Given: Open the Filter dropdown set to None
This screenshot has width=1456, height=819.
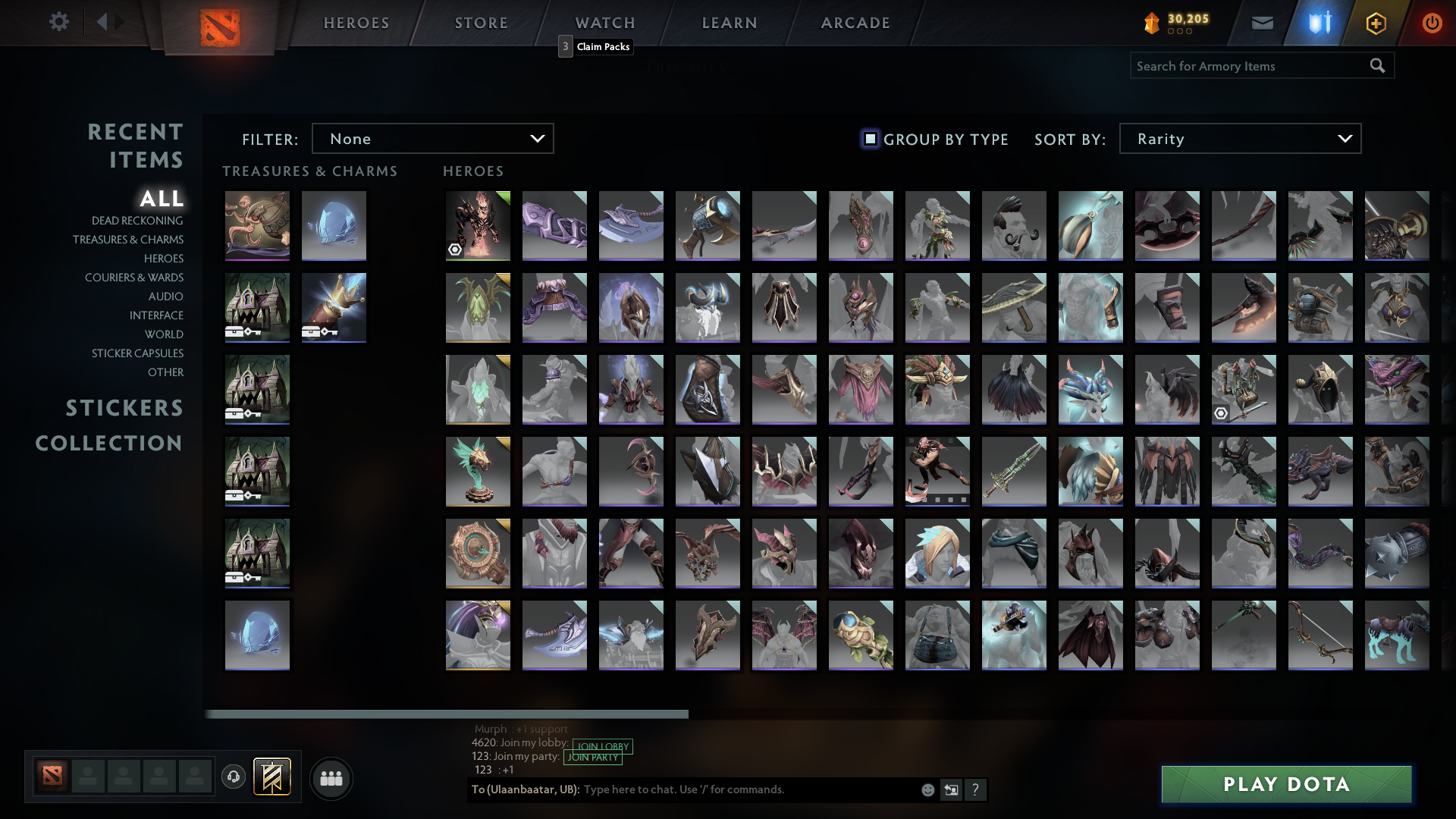Looking at the screenshot, I should [432, 138].
